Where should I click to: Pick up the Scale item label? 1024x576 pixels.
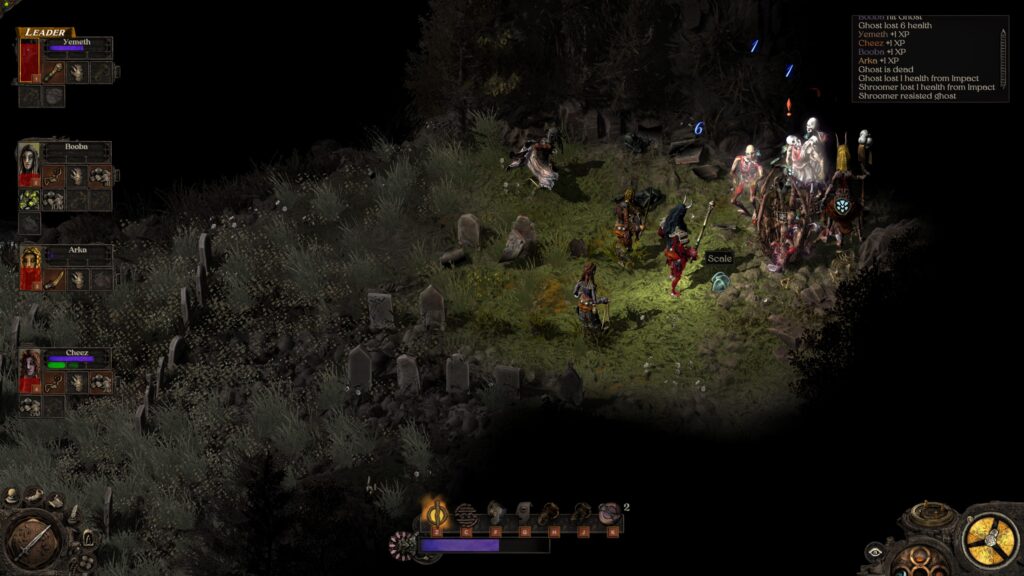[720, 259]
